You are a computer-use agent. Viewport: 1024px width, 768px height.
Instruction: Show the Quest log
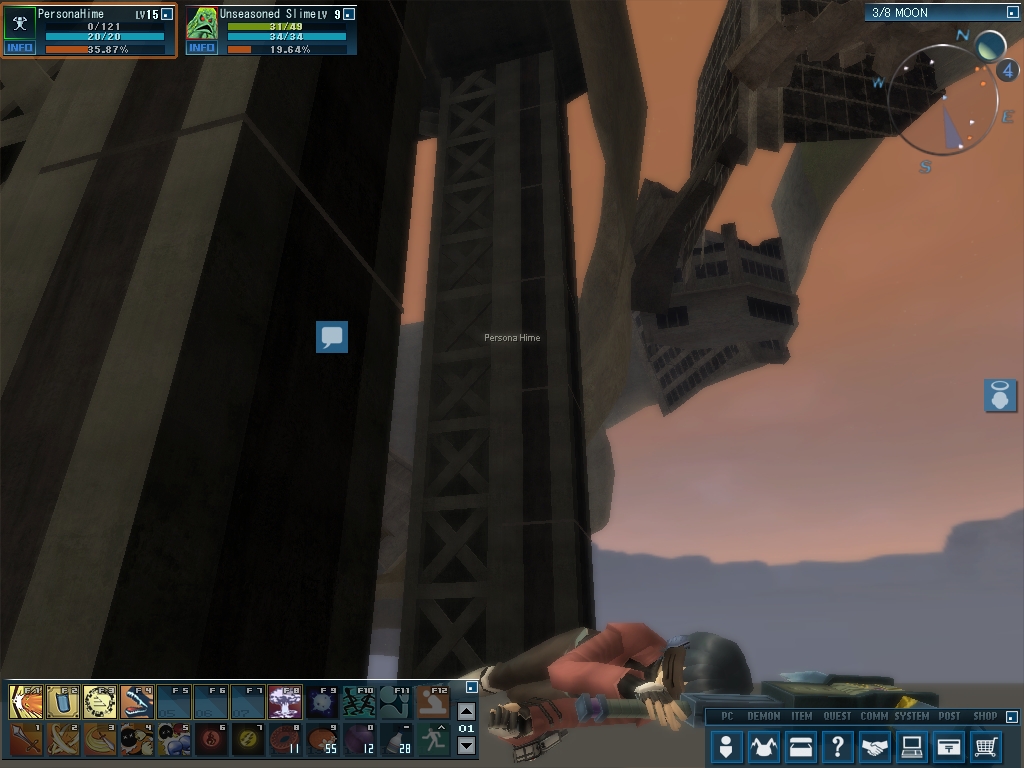[838, 746]
